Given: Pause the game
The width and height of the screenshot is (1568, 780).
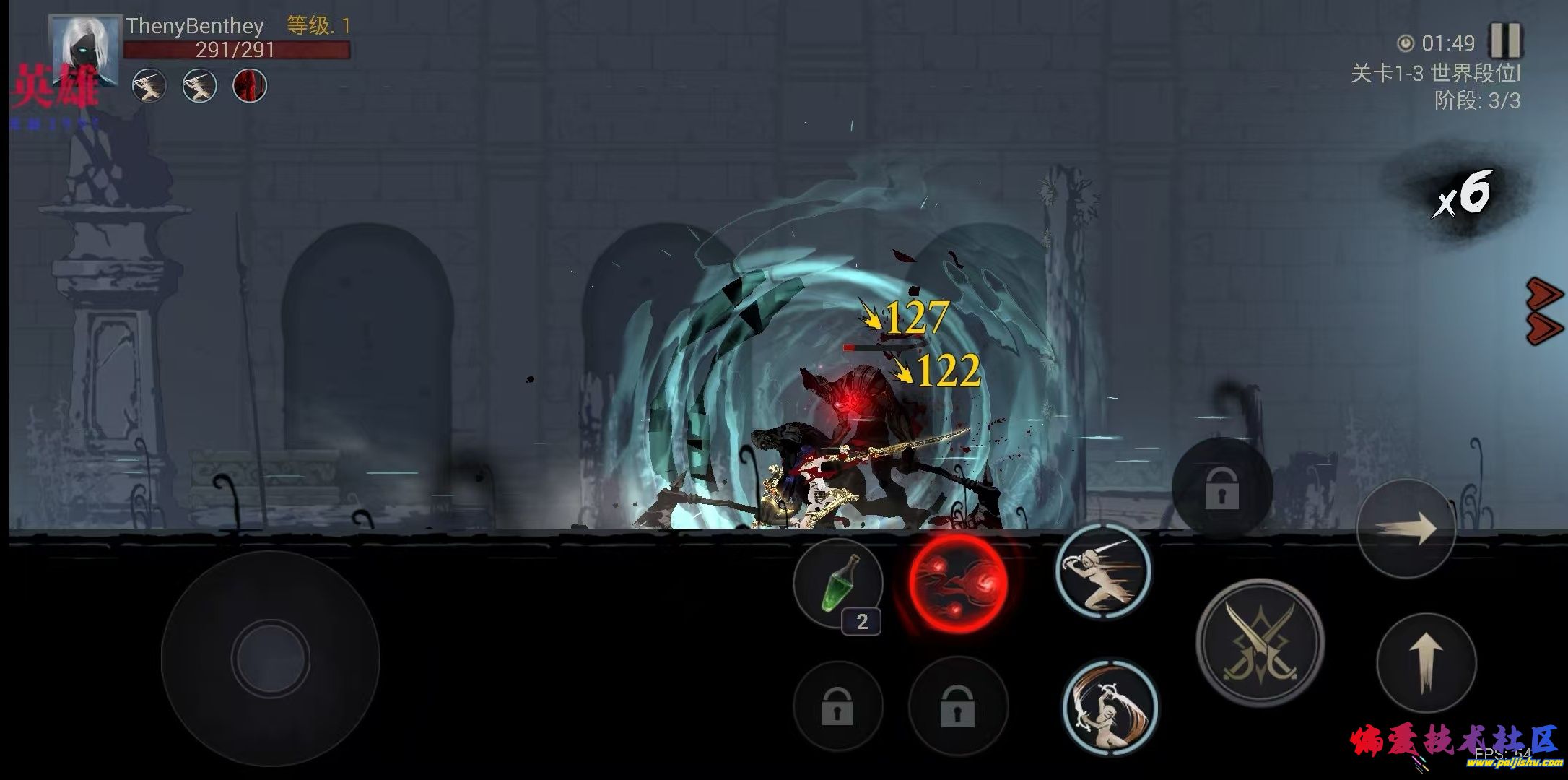Looking at the screenshot, I should pyautogui.click(x=1505, y=41).
